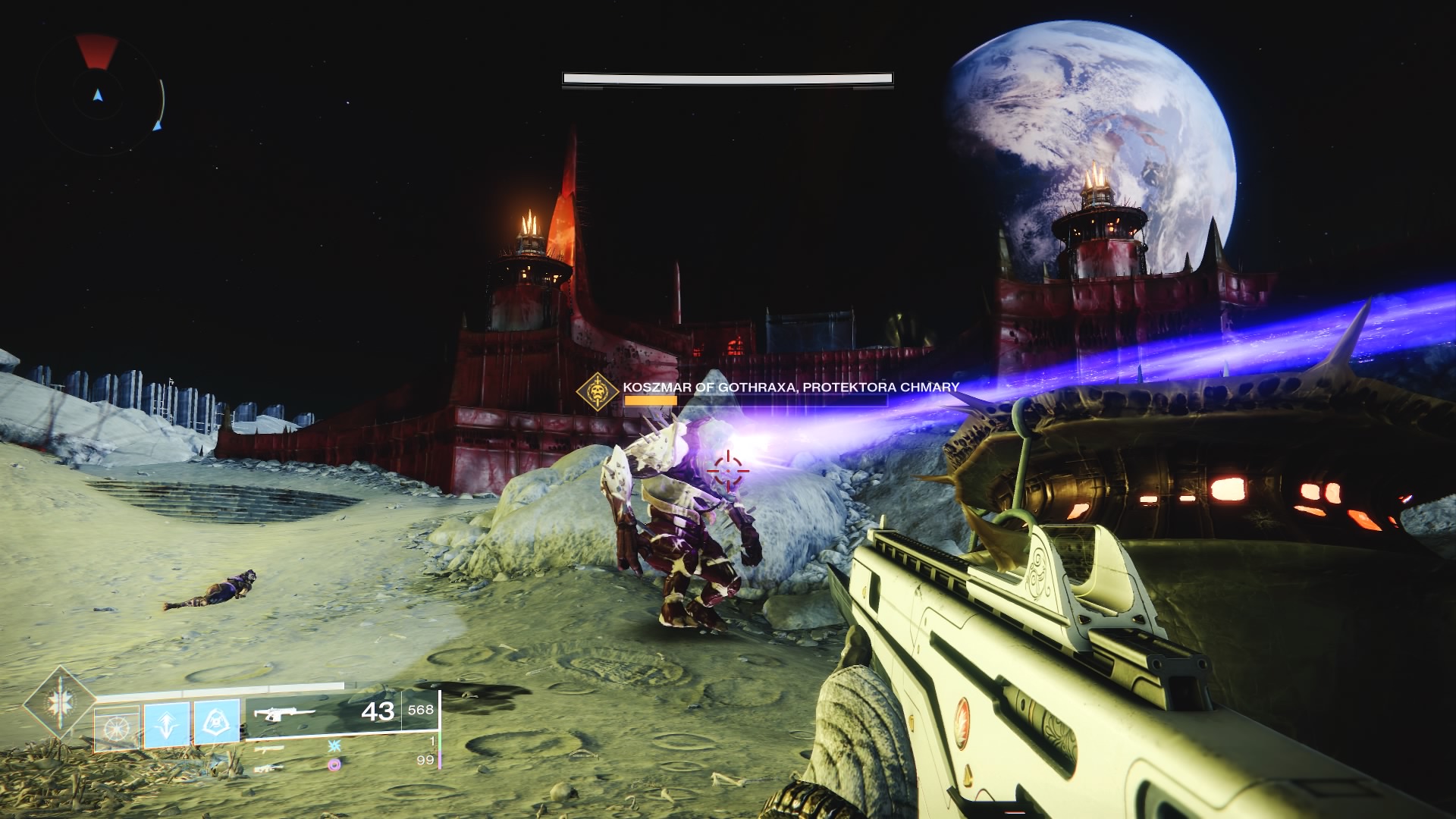Use the upward-arrow melee ability icon
1456x819 pixels.
[167, 724]
